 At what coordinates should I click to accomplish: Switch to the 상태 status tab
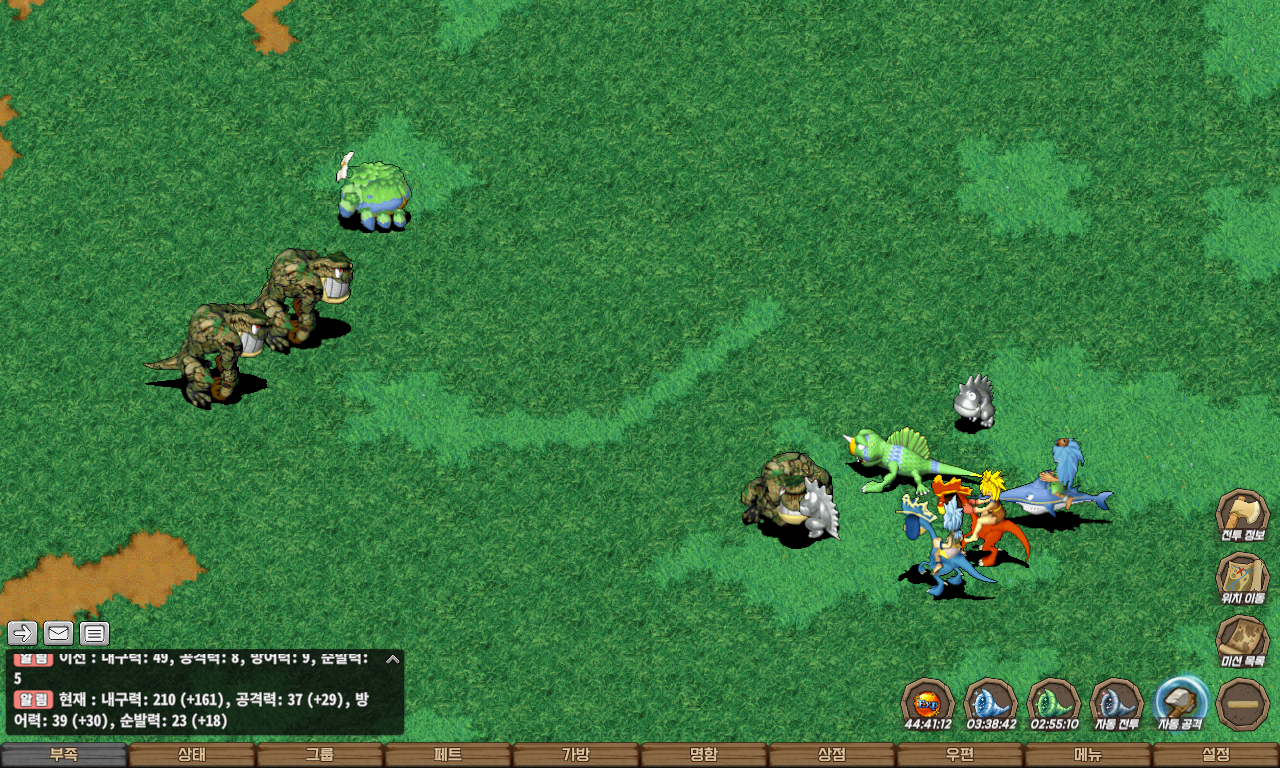pyautogui.click(x=192, y=755)
